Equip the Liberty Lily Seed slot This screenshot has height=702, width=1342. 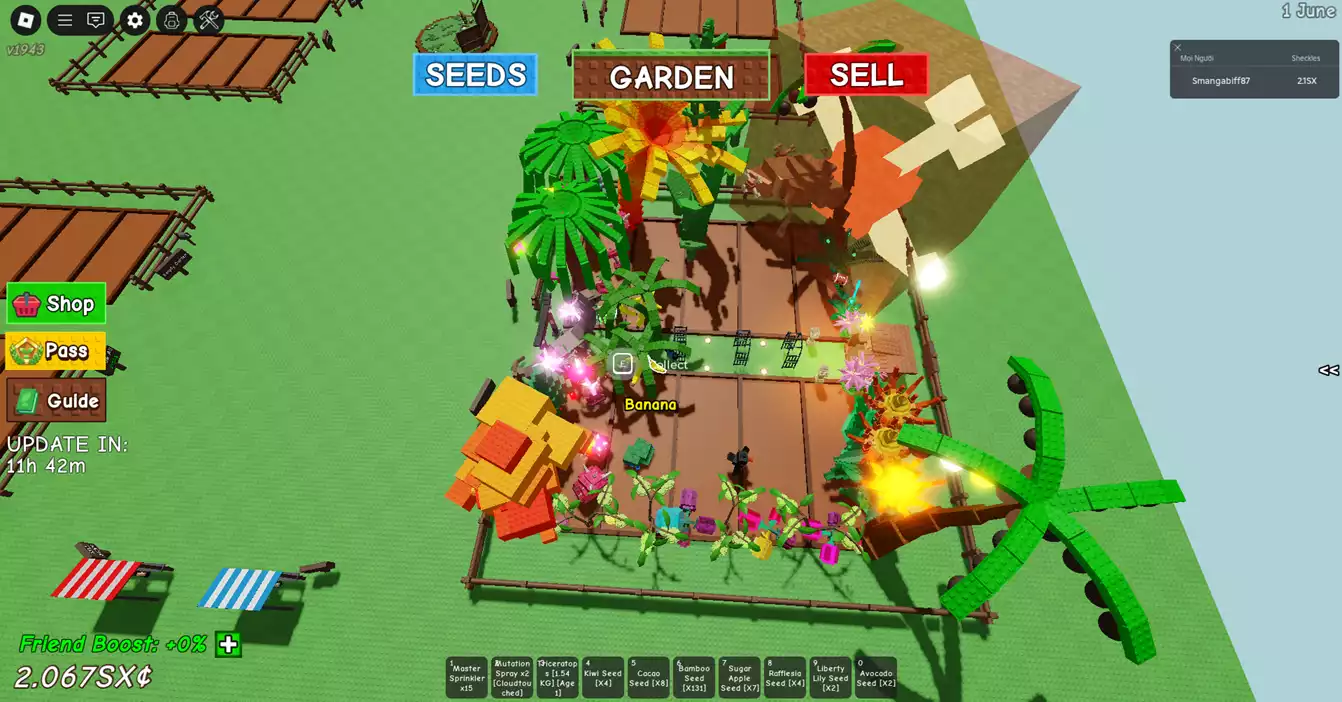[830, 677]
